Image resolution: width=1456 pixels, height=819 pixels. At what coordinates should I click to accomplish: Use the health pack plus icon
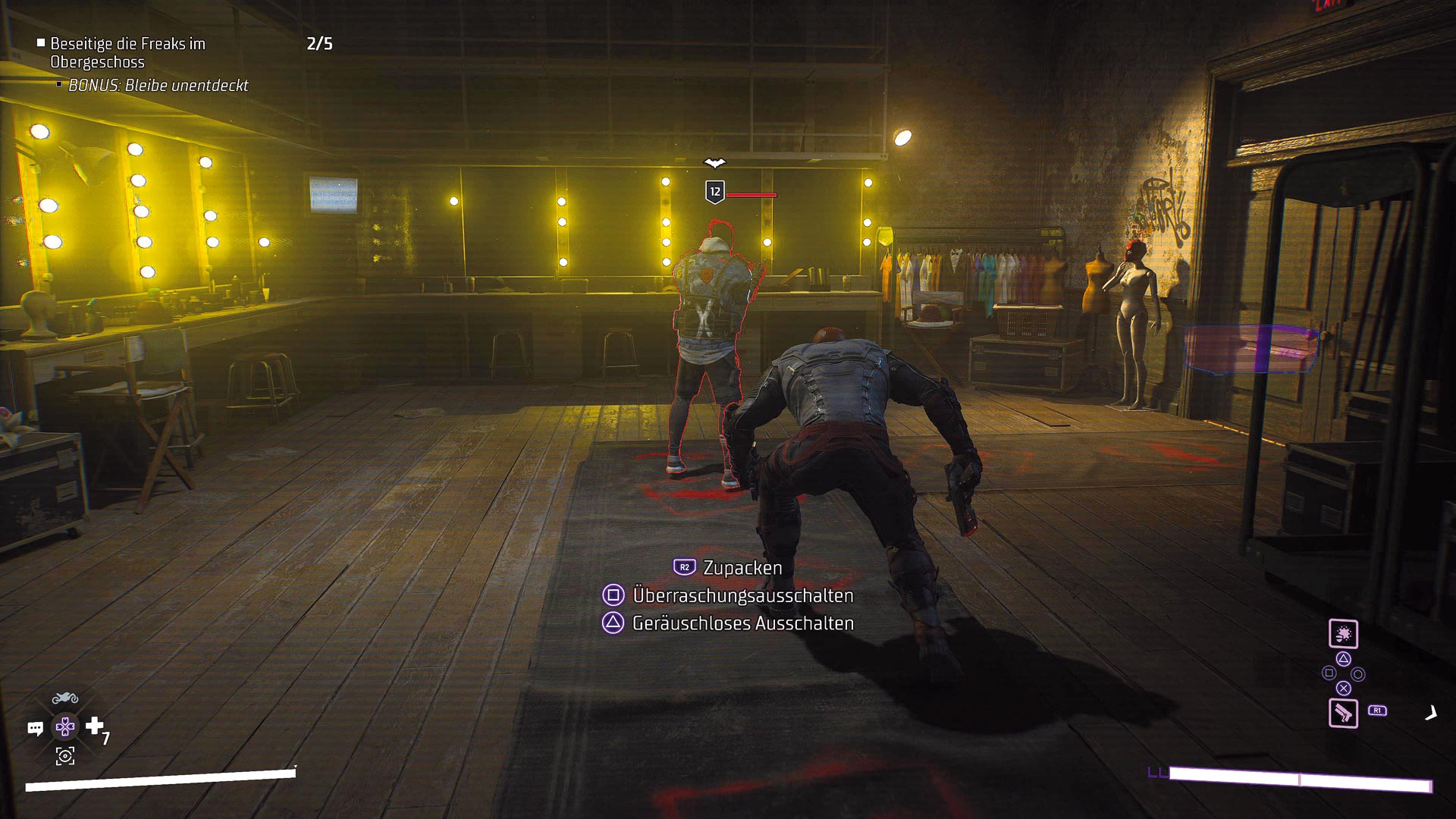pos(95,726)
